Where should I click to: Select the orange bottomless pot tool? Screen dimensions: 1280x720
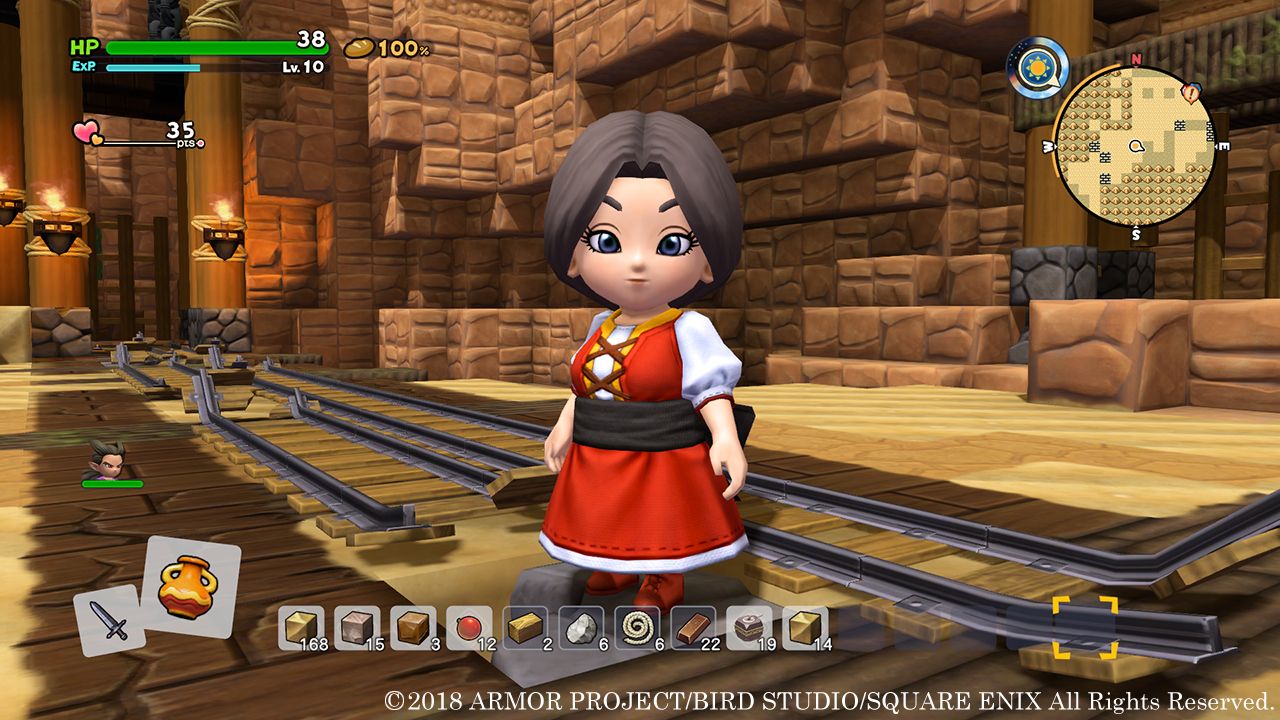(190, 587)
